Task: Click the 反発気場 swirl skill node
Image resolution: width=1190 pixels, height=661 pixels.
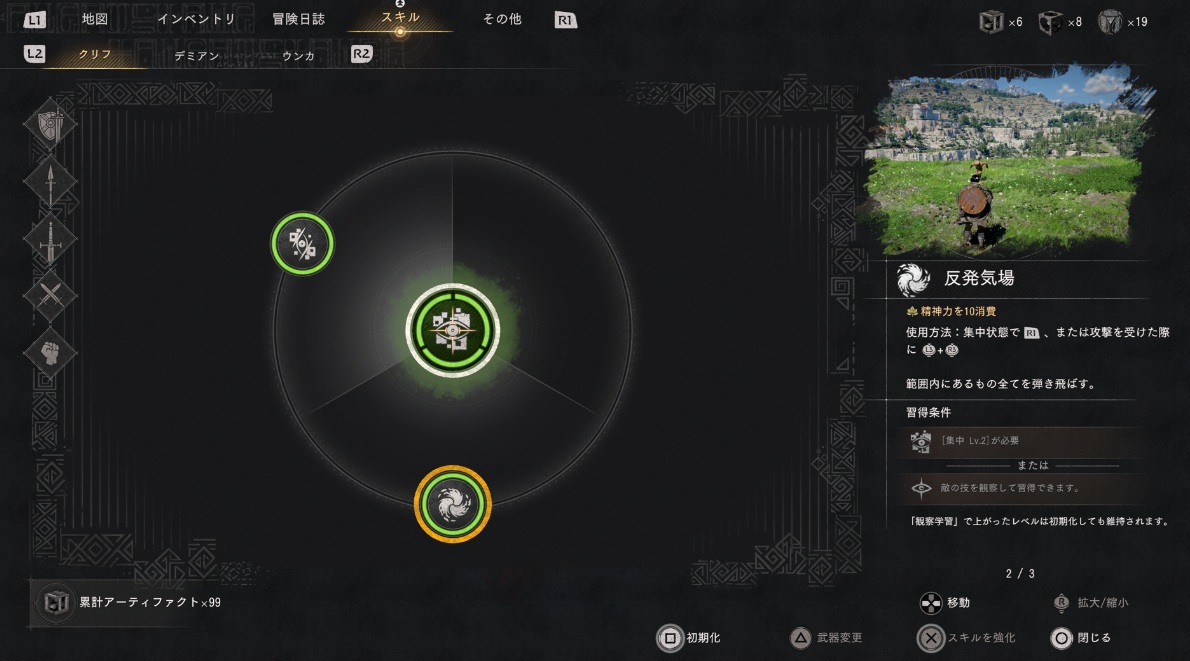Action: tap(453, 503)
